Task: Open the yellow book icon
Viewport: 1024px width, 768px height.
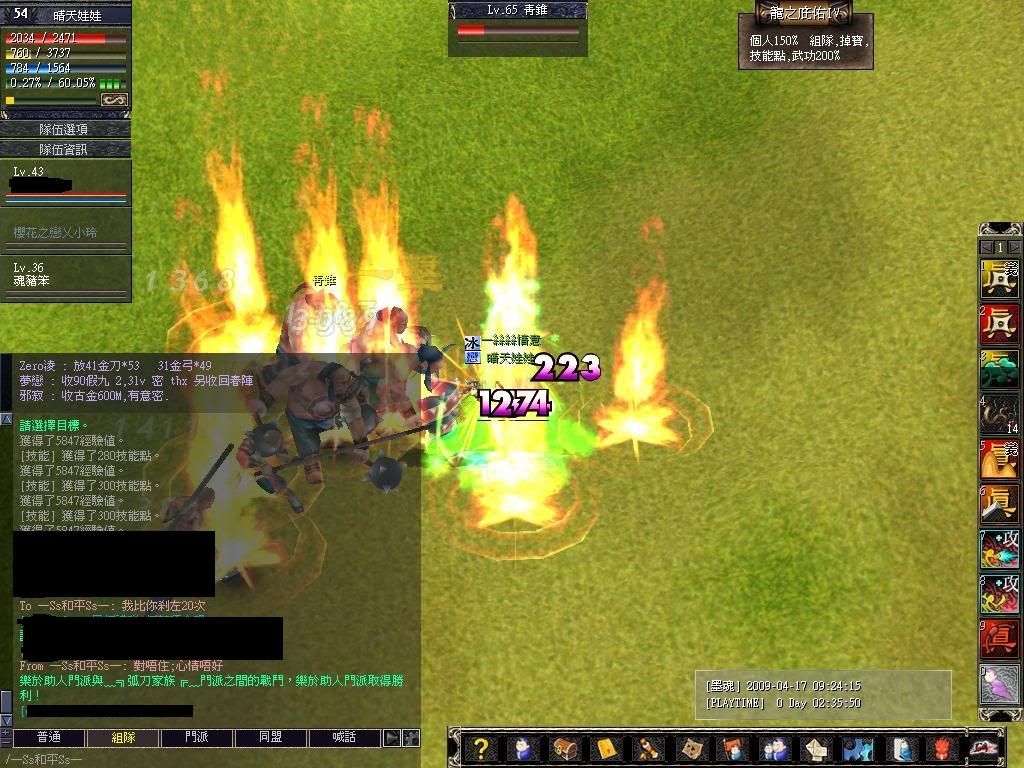Action: 607,748
